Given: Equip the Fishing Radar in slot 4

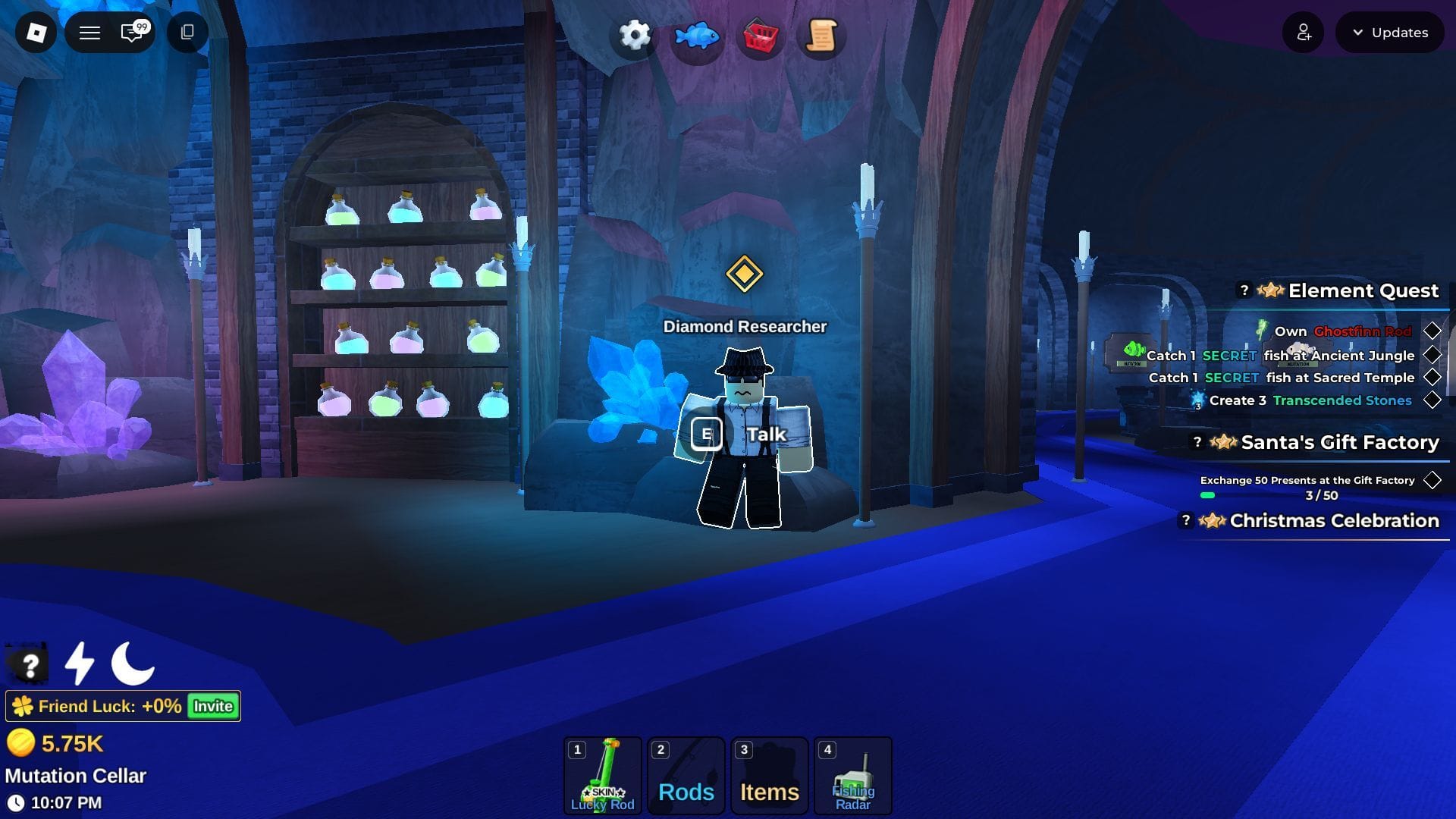Looking at the screenshot, I should tap(852, 775).
